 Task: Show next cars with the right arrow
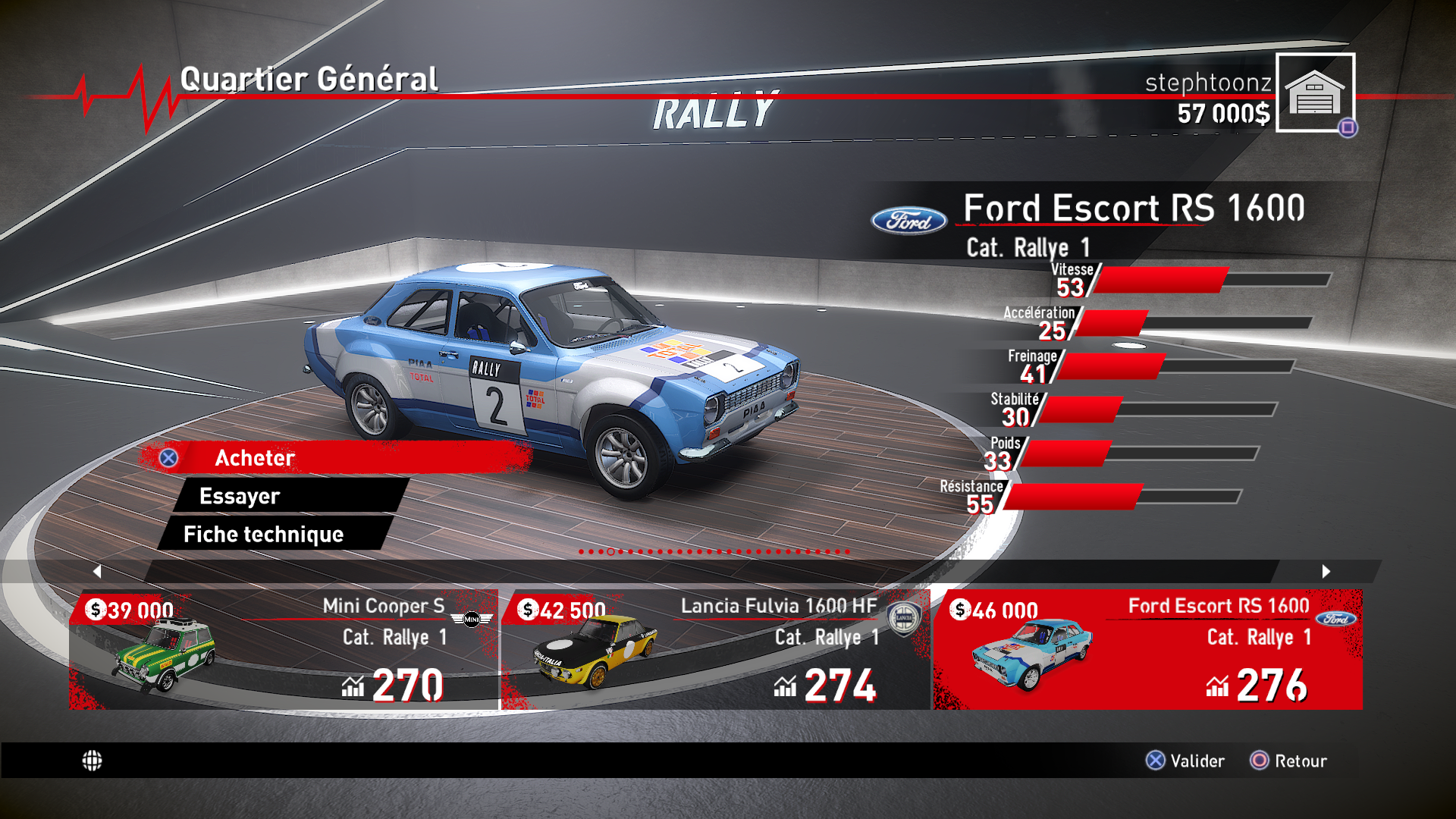tap(1326, 571)
